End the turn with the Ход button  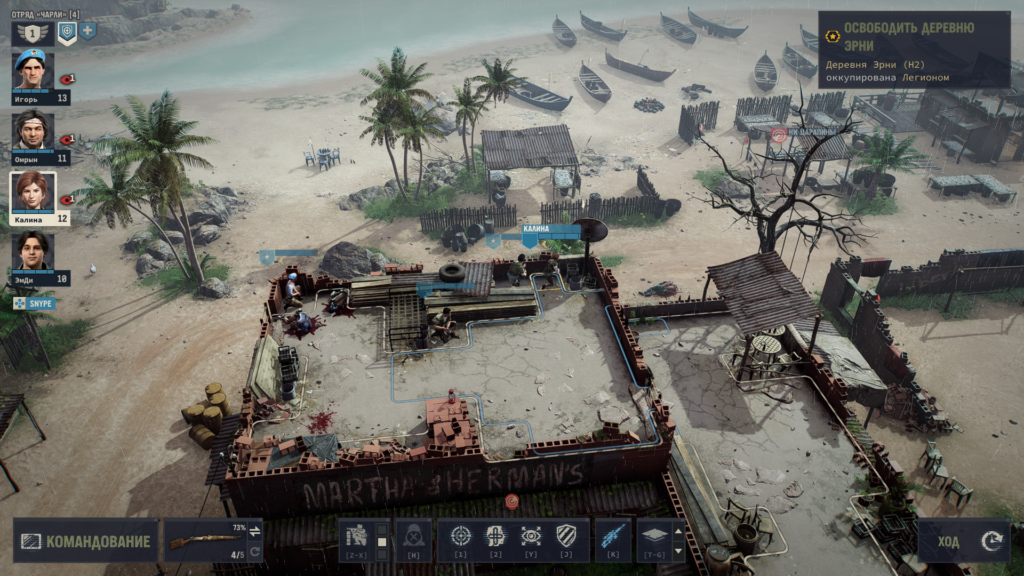tap(964, 541)
